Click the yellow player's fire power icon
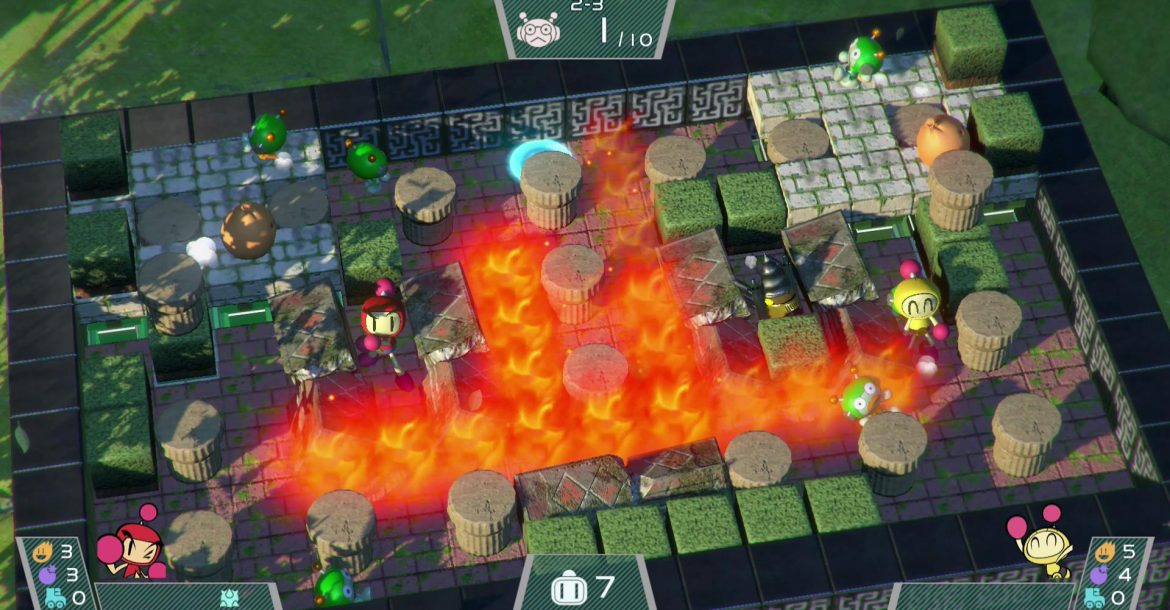Image resolution: width=1170 pixels, height=610 pixels. click(1105, 551)
